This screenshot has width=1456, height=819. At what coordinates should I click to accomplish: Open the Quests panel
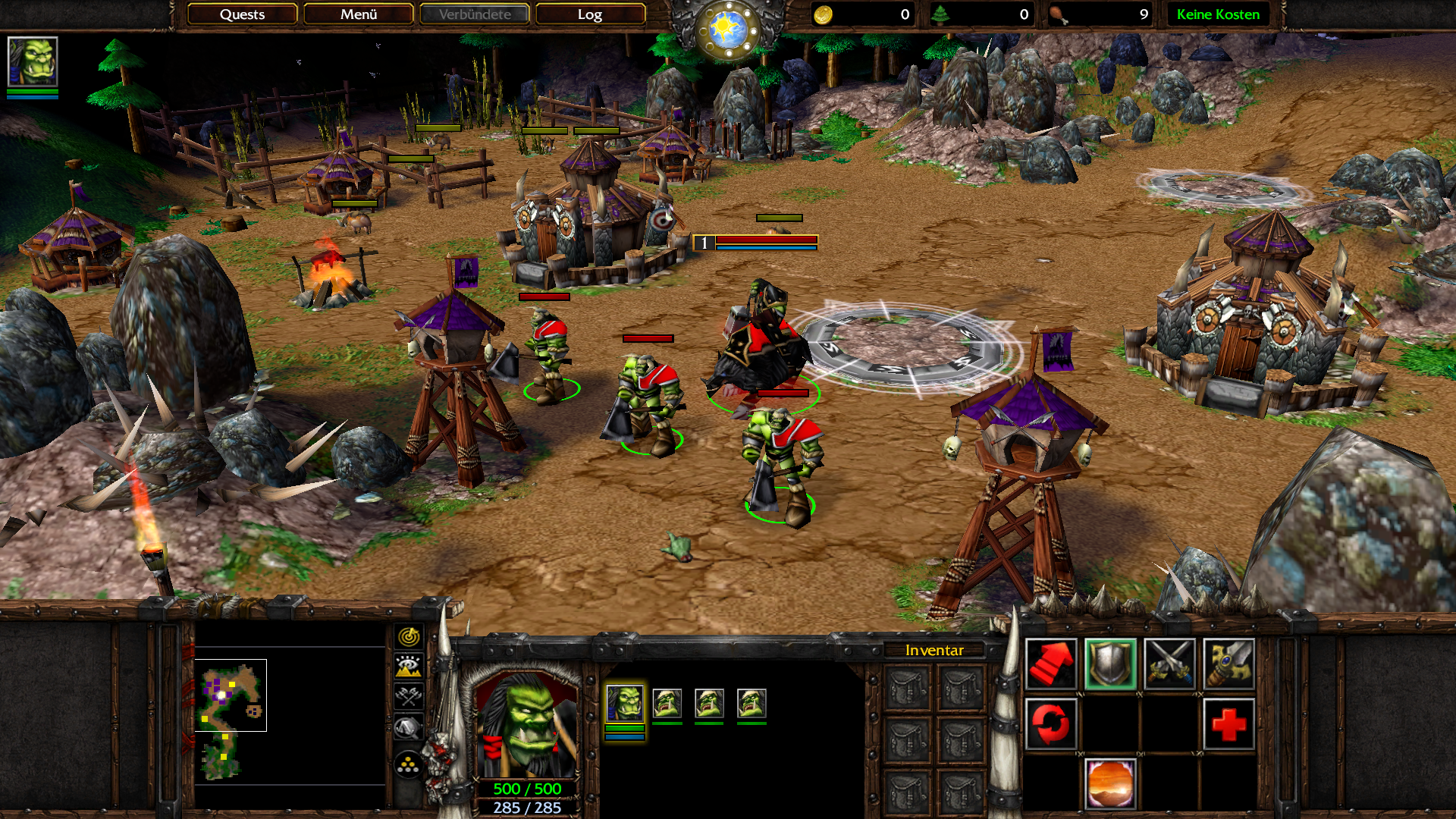(x=242, y=14)
